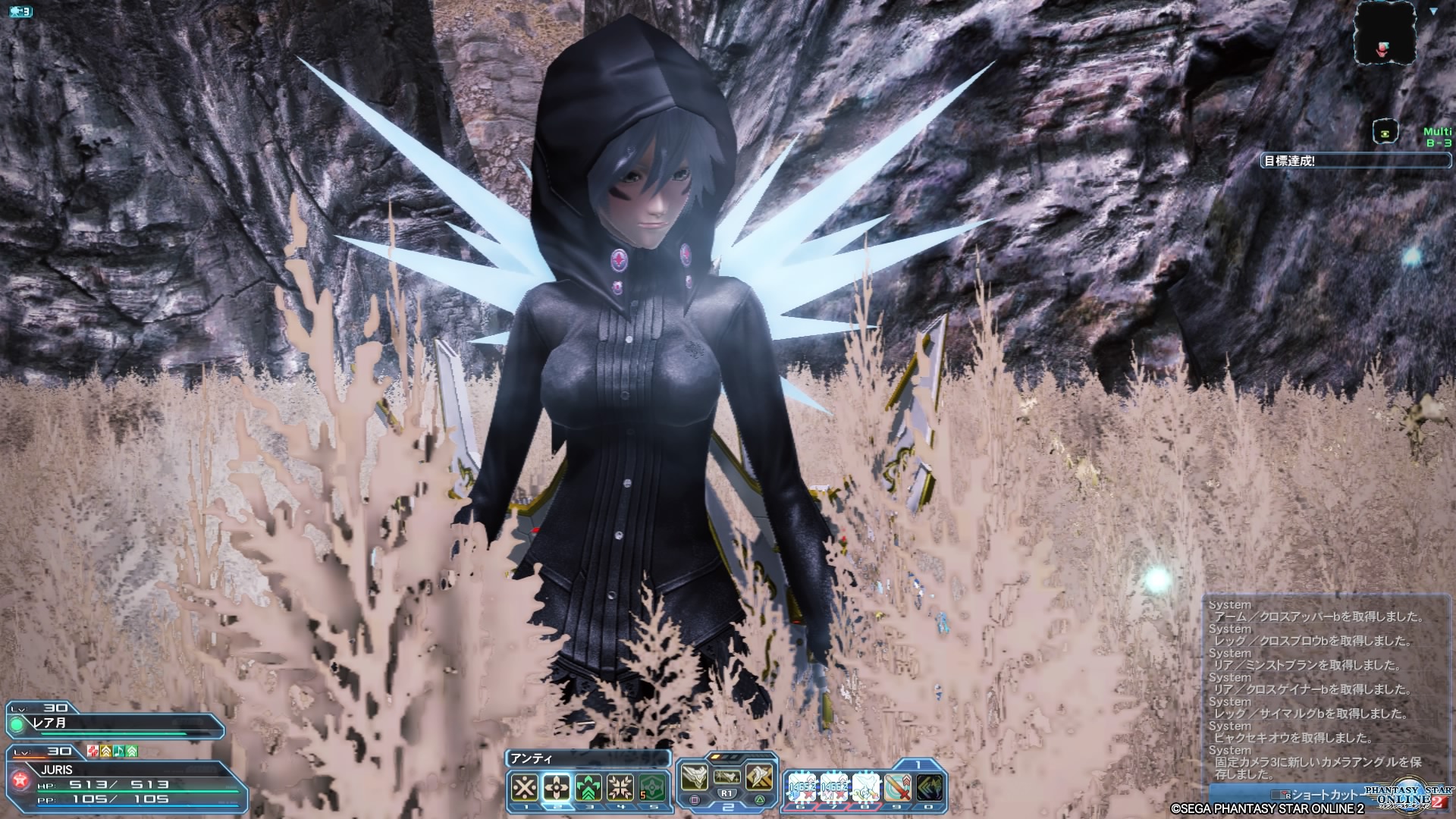Screen dimensions: 1456x819
Task: Select the left weapon palette attack icon
Action: 694,777
